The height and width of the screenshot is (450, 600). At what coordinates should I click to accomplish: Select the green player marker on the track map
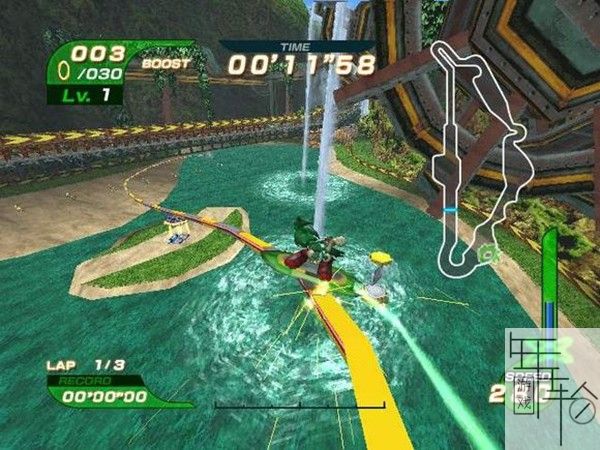(487, 255)
